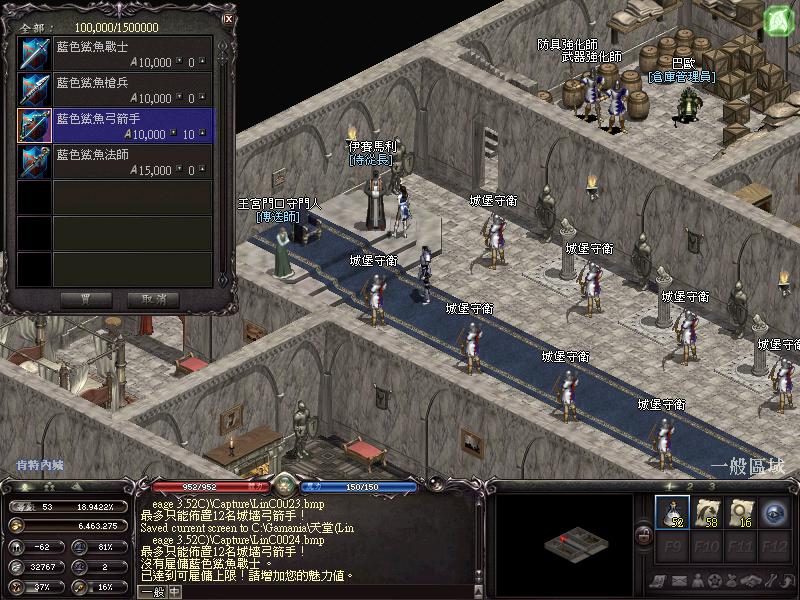
Task: Toggle the hotbar padlock
Action: [x=643, y=535]
